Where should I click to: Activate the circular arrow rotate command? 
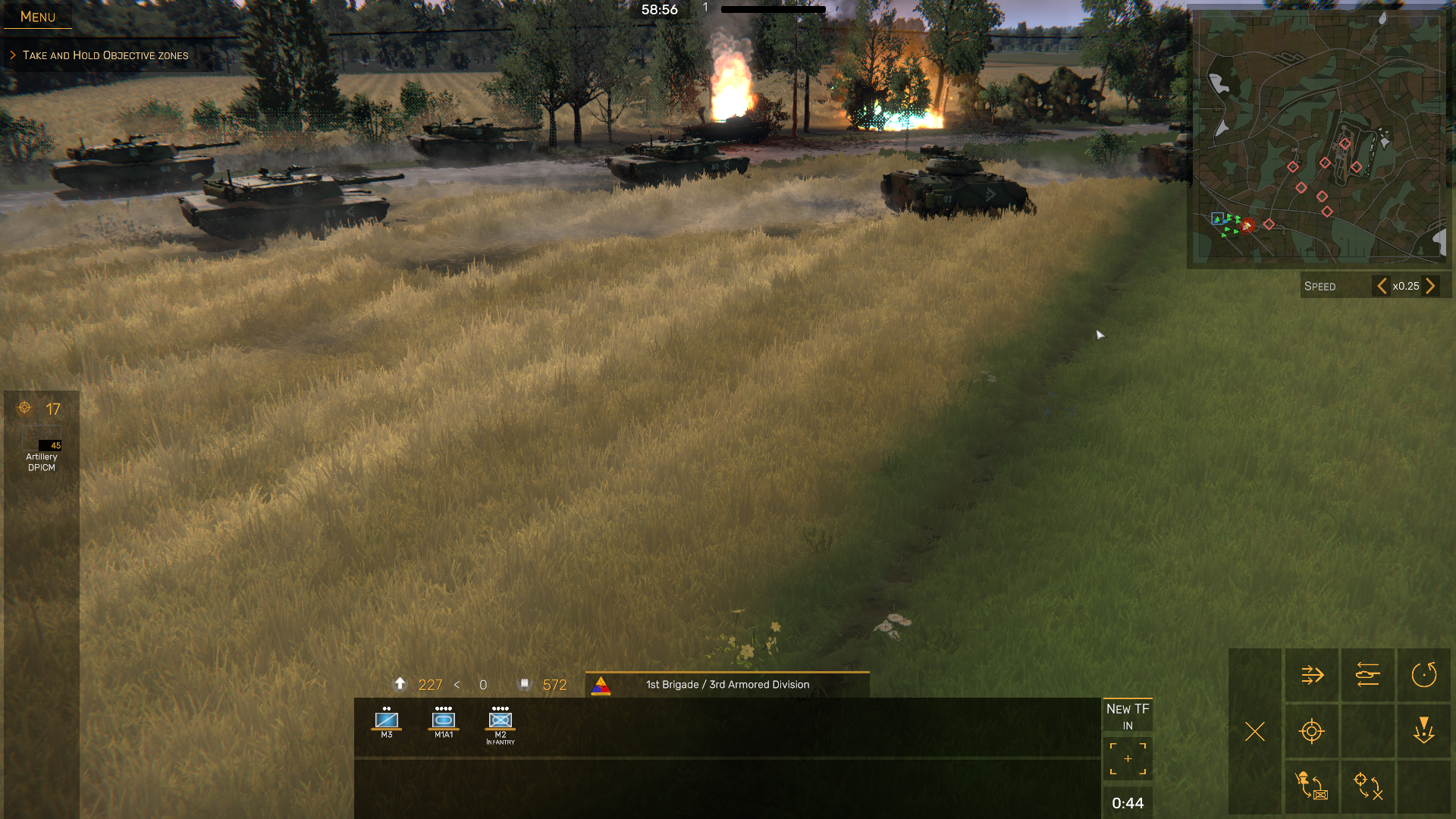(1424, 675)
